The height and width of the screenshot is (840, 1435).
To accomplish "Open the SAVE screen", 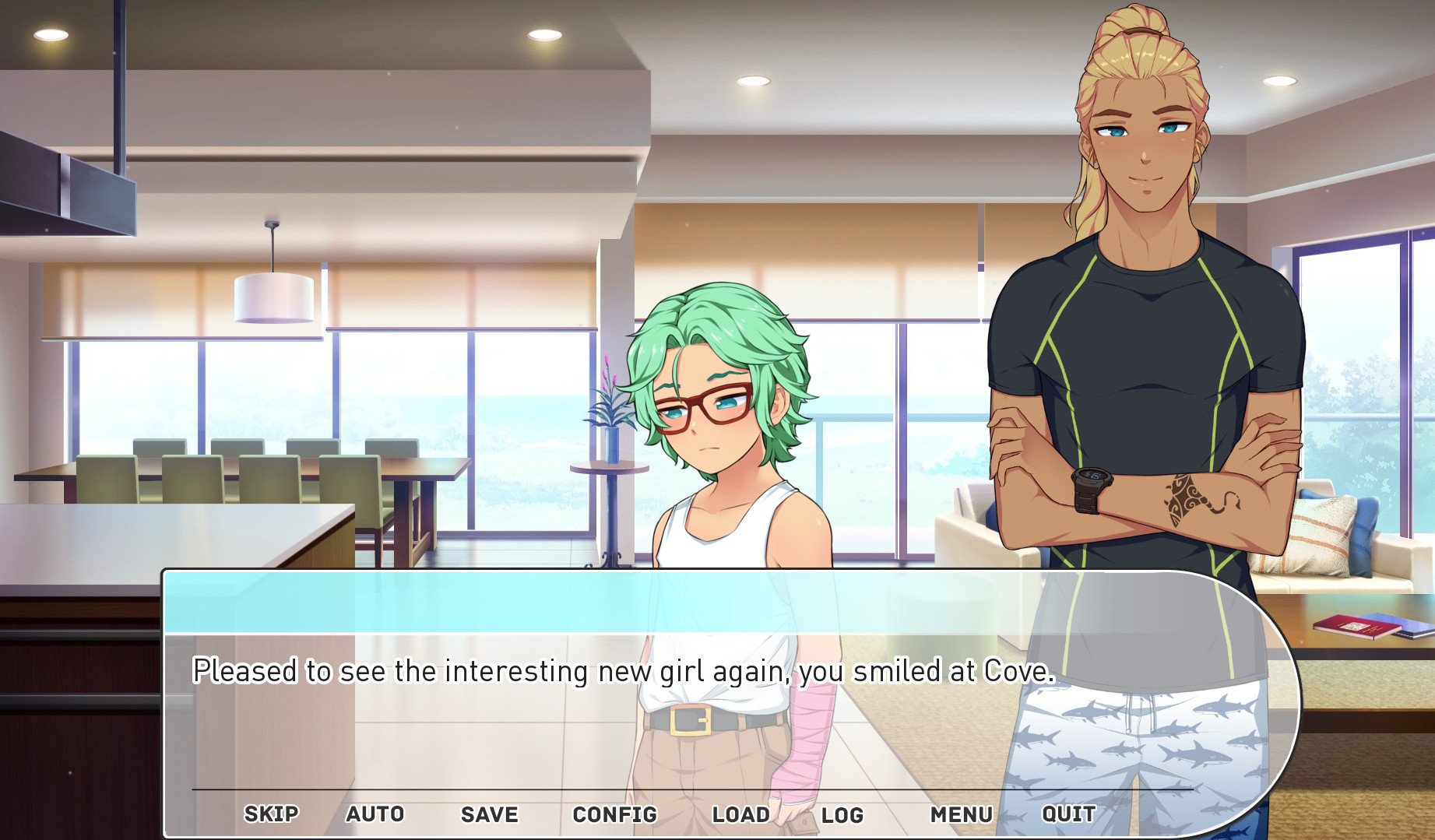I will (488, 814).
